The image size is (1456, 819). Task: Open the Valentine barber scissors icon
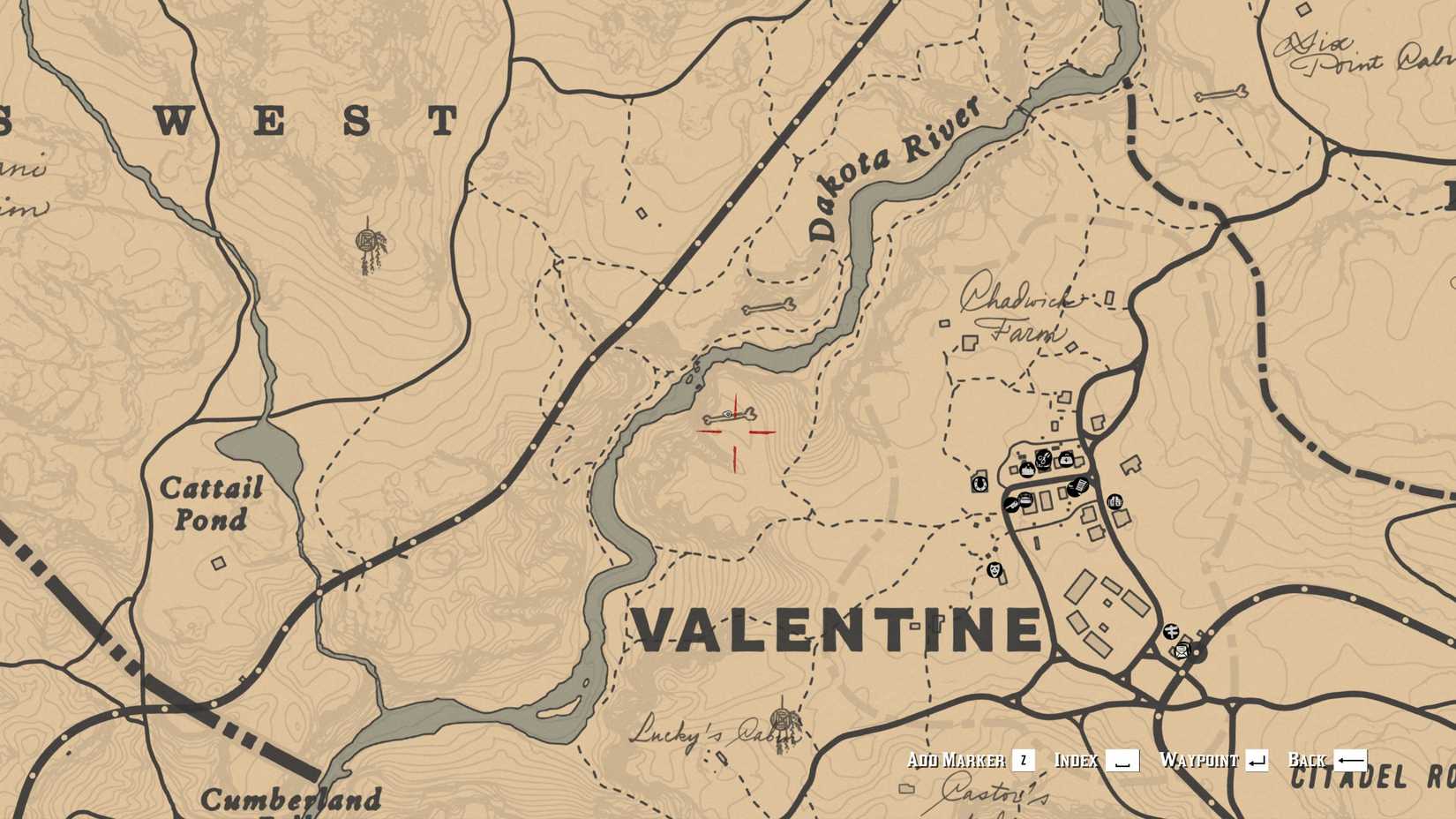coord(1044,460)
